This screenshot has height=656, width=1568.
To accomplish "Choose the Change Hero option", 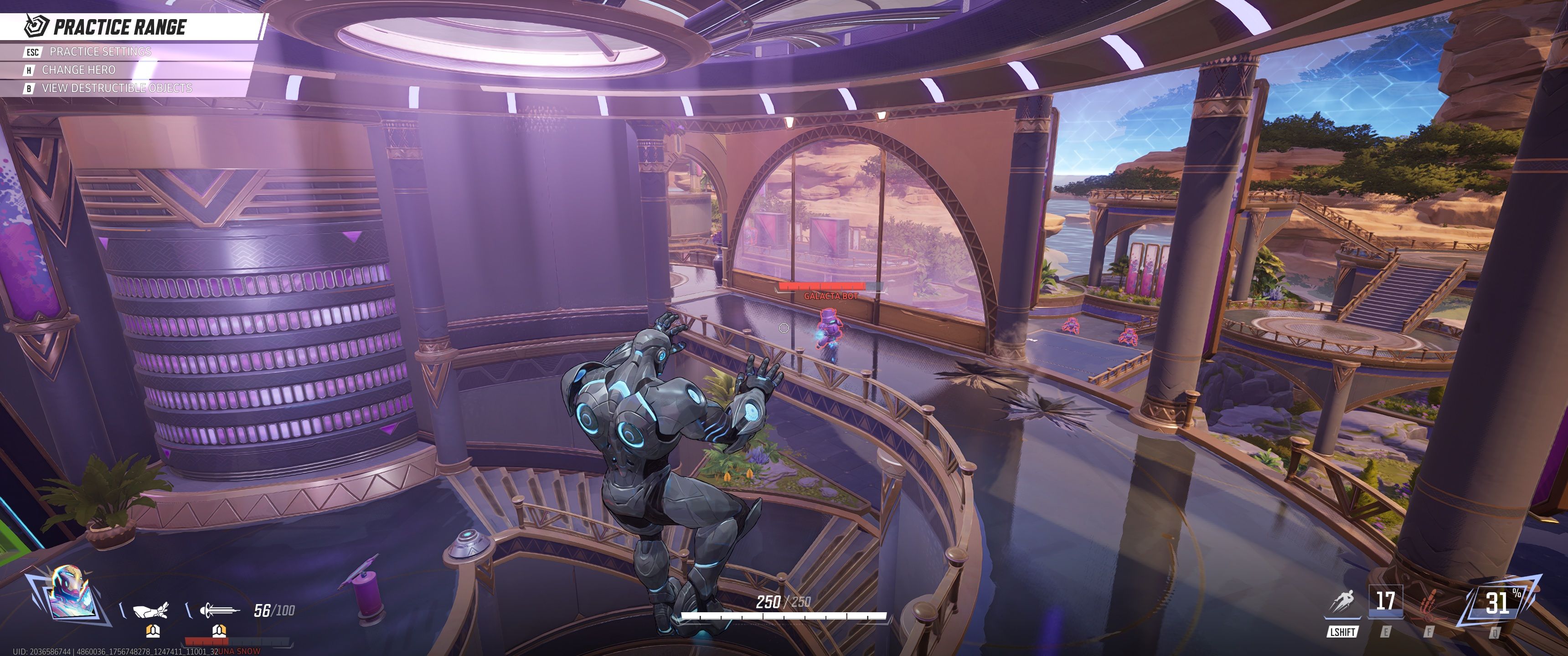I will pyautogui.click(x=78, y=70).
